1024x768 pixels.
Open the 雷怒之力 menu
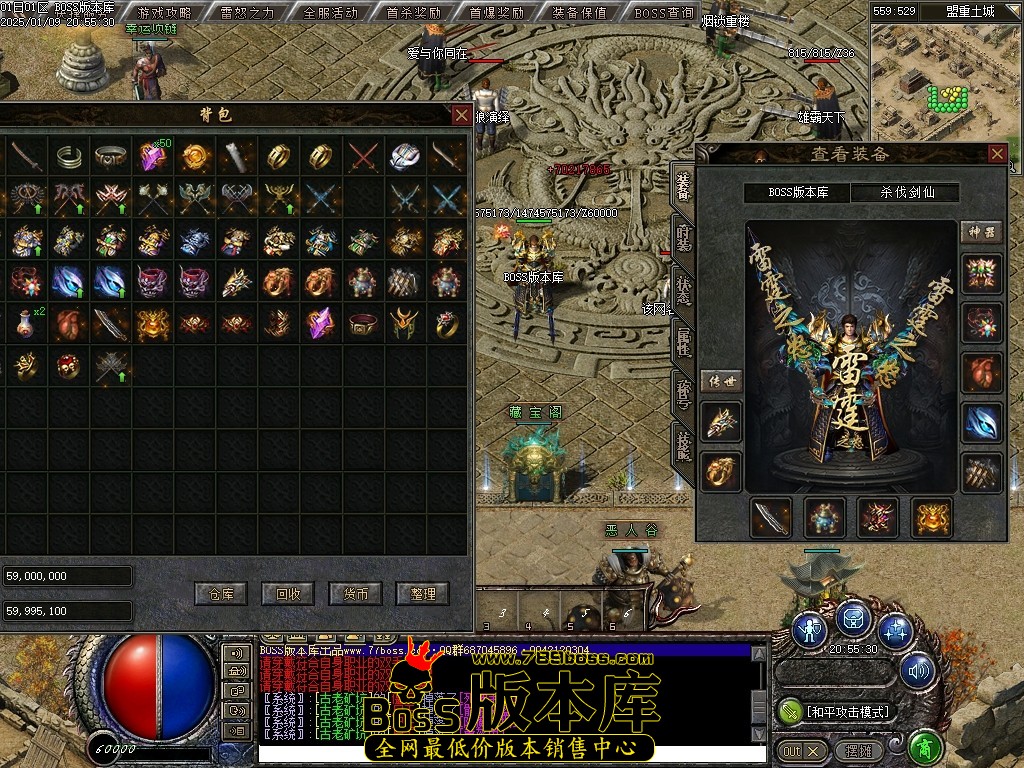(247, 13)
